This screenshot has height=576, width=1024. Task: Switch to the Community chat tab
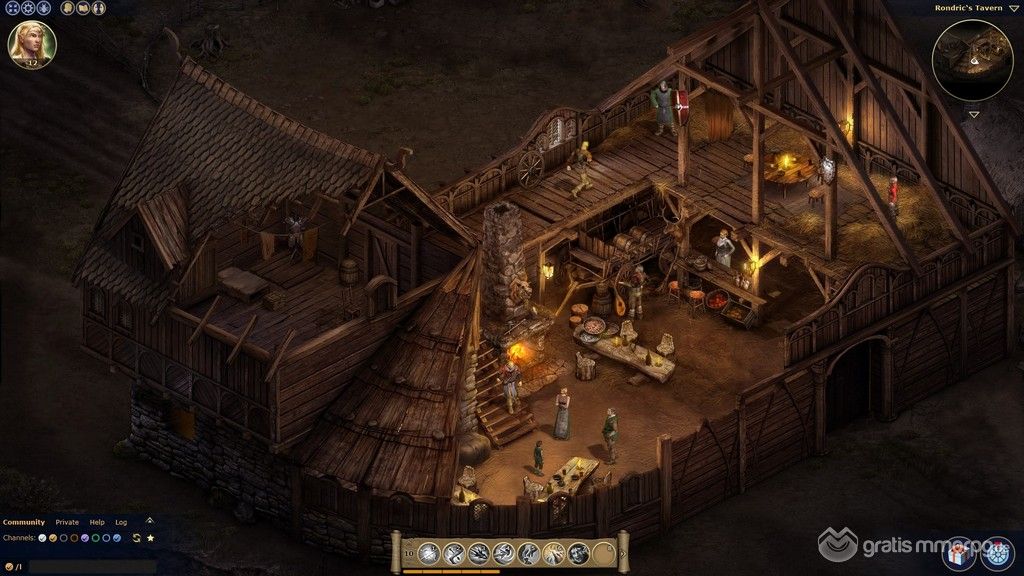pos(24,522)
